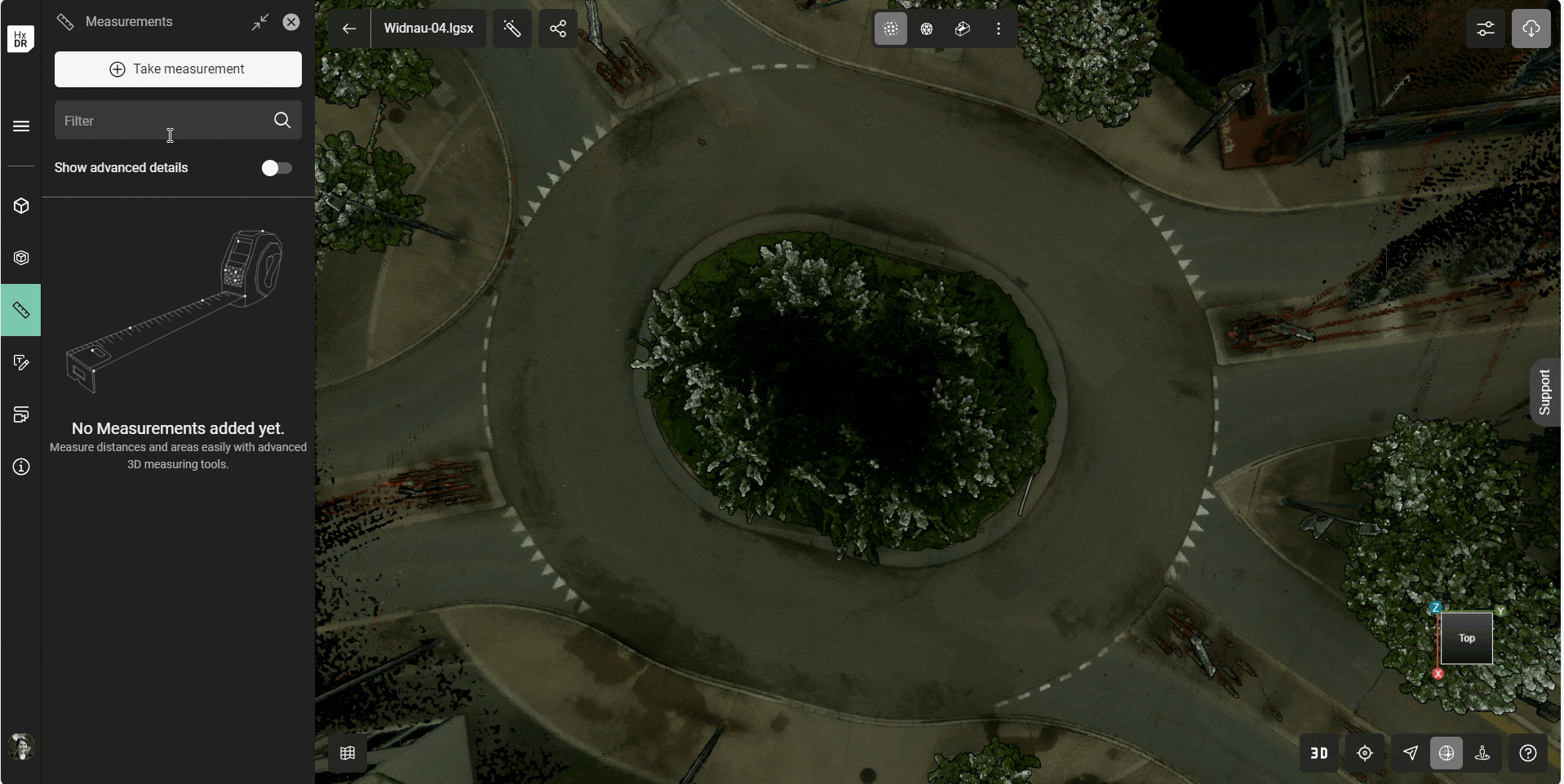Open the three-dot overflow menu in toolbar
Screen dimensions: 1564x784
coord(999,29)
